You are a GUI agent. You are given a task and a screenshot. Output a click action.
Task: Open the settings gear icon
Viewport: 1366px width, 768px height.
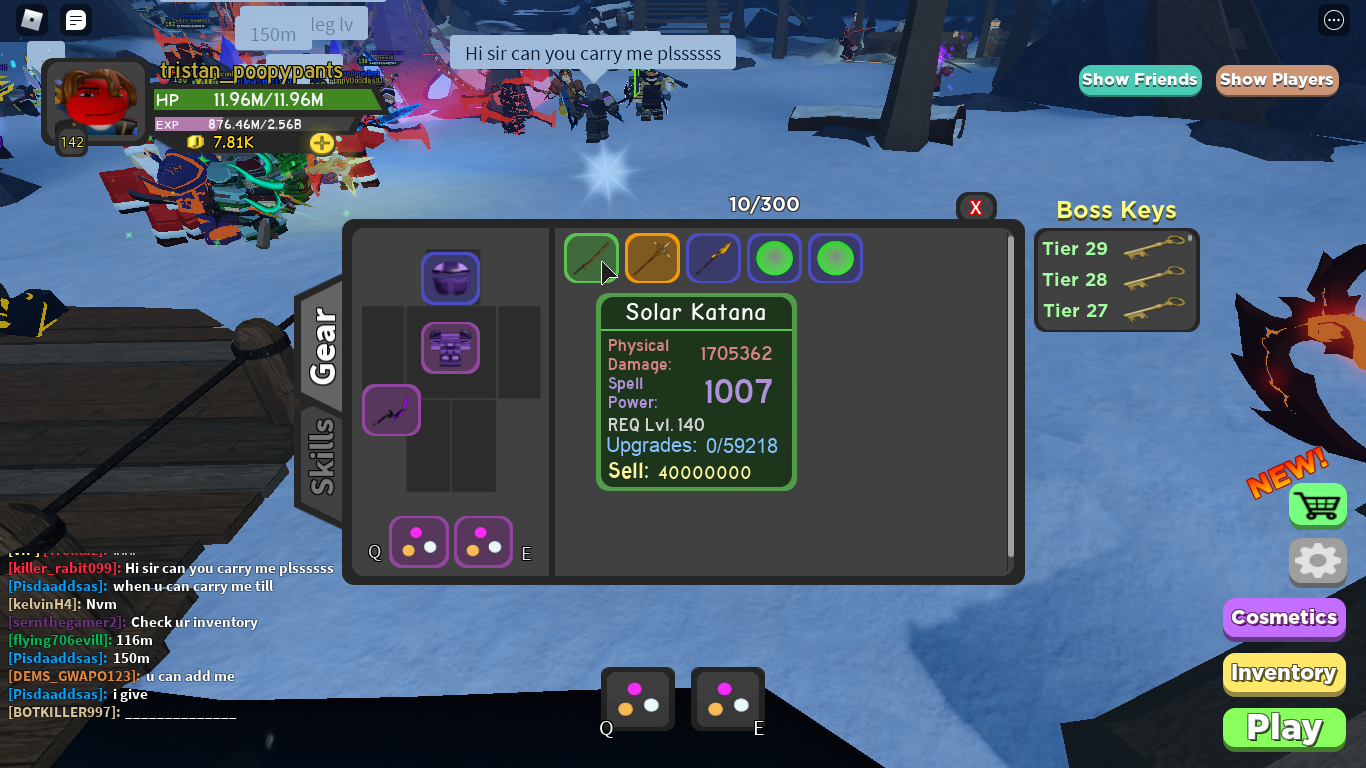coord(1317,562)
